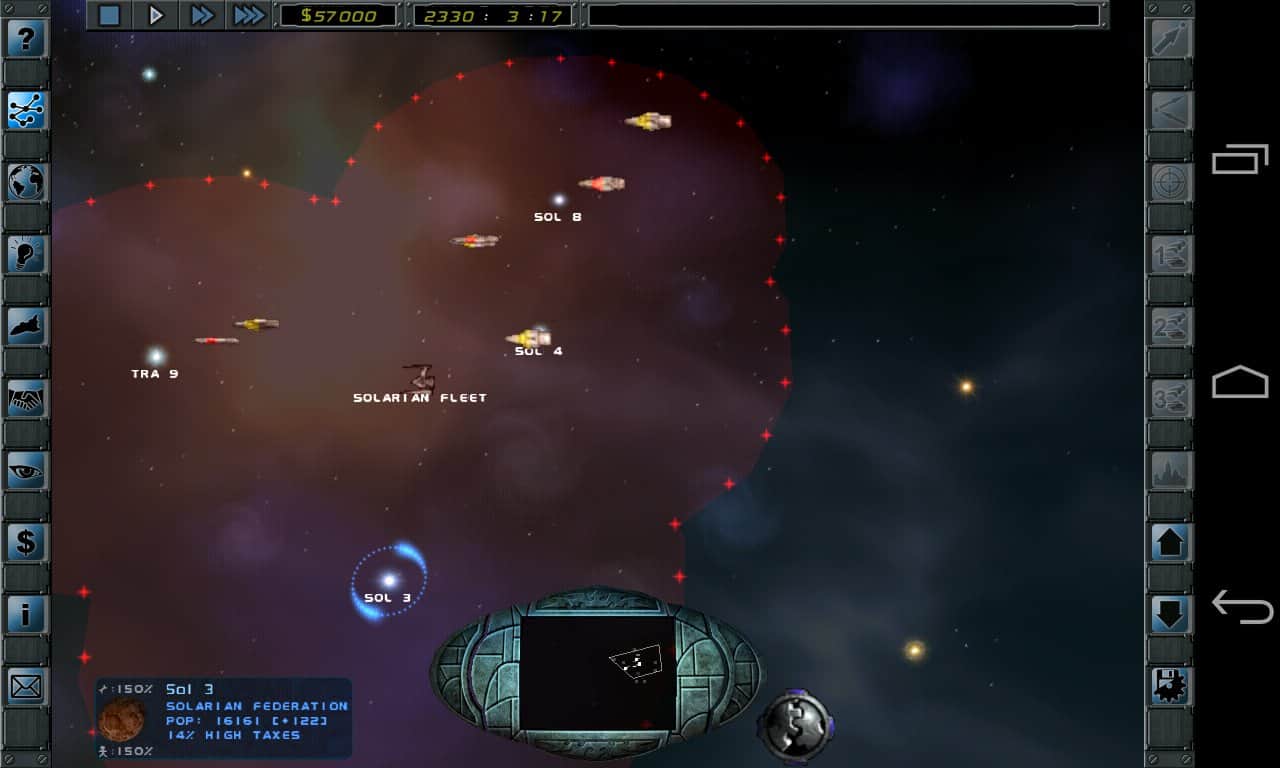Click the down arrow button
The image size is (1280, 768).
click(1170, 614)
